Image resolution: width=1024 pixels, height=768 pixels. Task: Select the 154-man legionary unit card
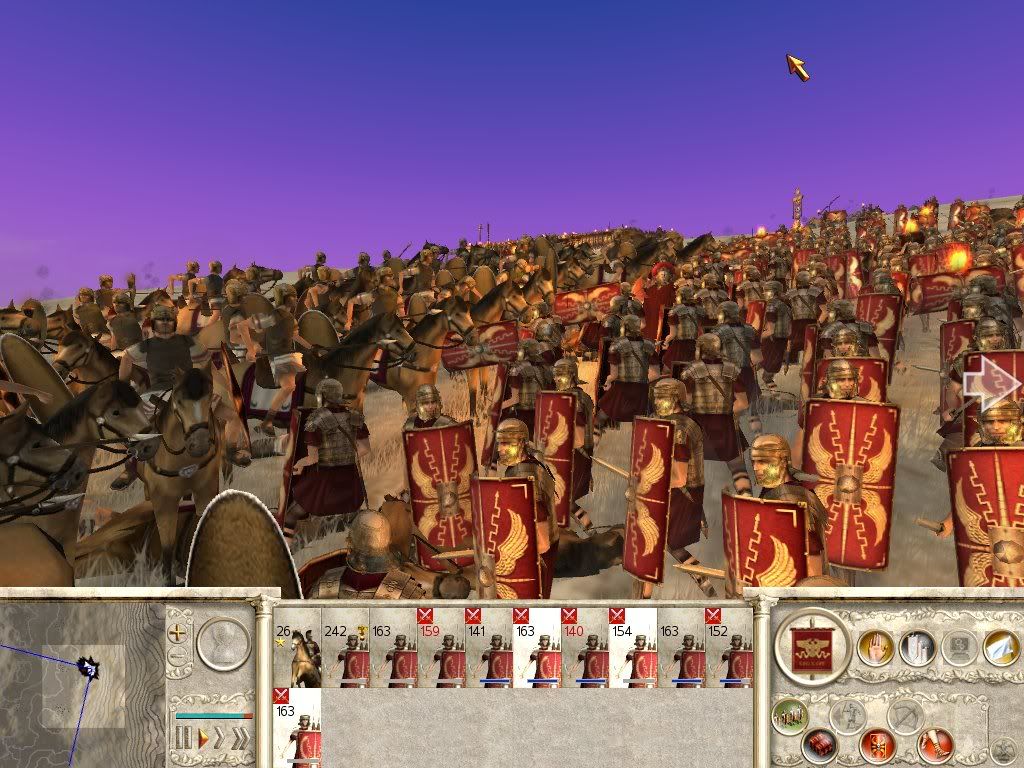[x=633, y=648]
